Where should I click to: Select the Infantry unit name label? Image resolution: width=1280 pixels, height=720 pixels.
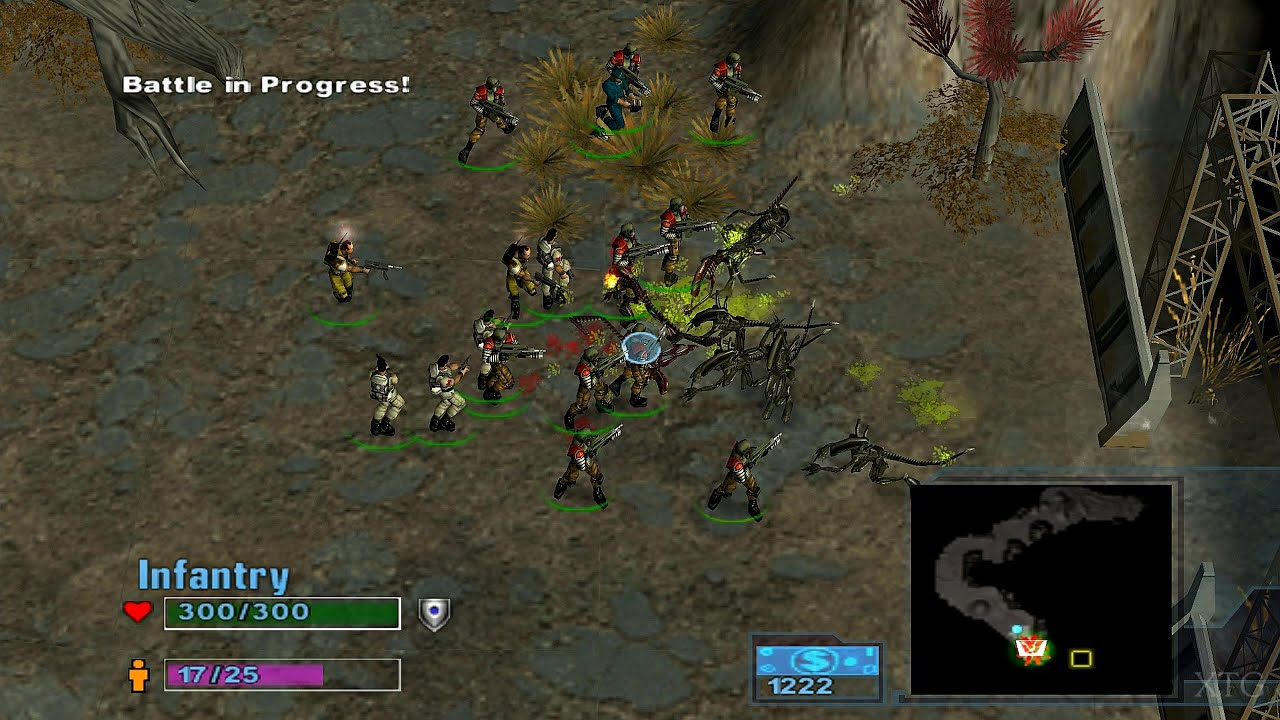pyautogui.click(x=213, y=574)
